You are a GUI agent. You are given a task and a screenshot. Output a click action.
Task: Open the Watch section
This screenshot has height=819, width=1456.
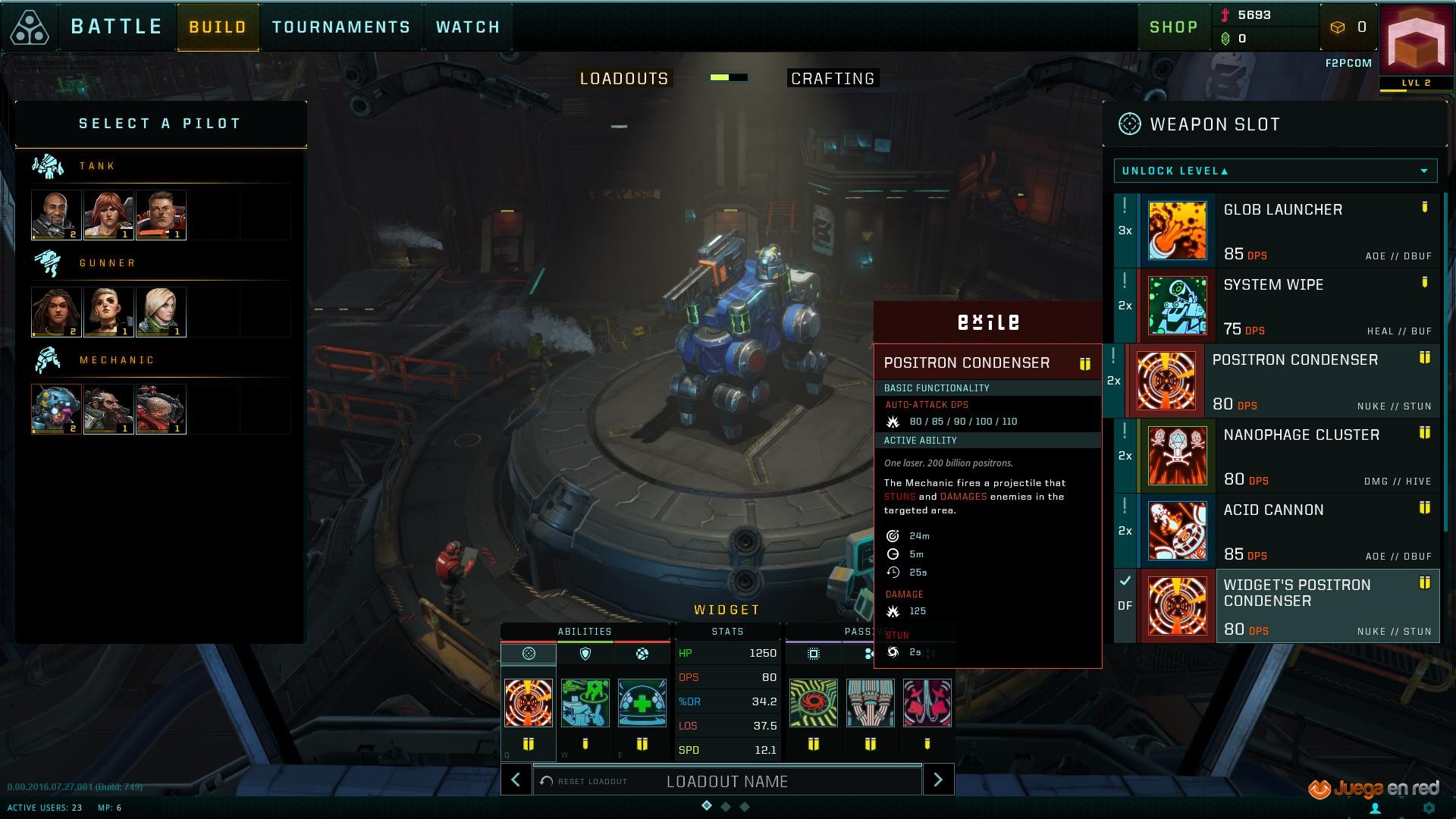tap(468, 27)
